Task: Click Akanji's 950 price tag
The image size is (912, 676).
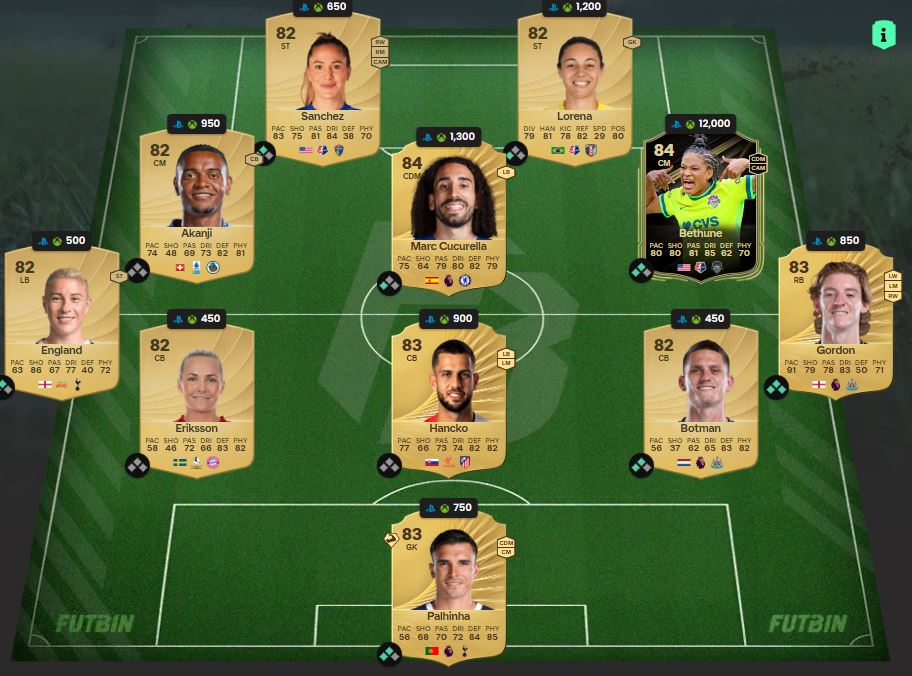Action: pyautogui.click(x=196, y=124)
